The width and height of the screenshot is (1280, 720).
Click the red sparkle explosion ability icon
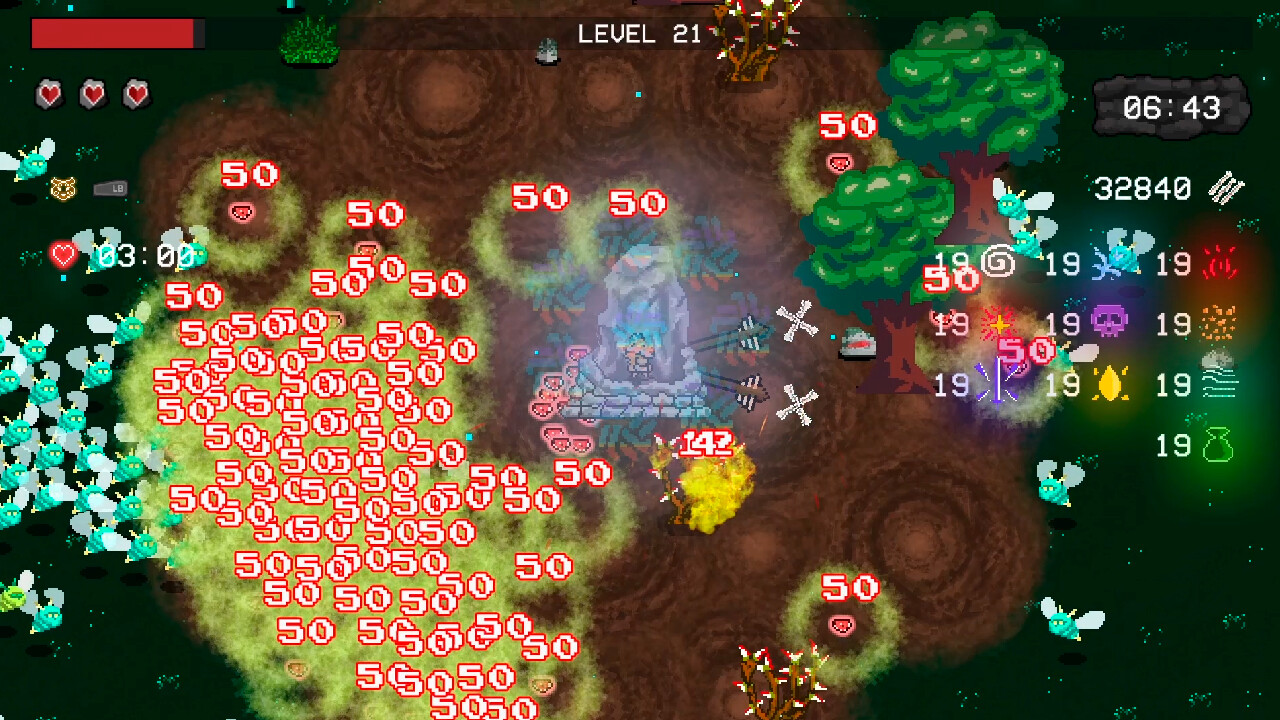[x=999, y=321]
